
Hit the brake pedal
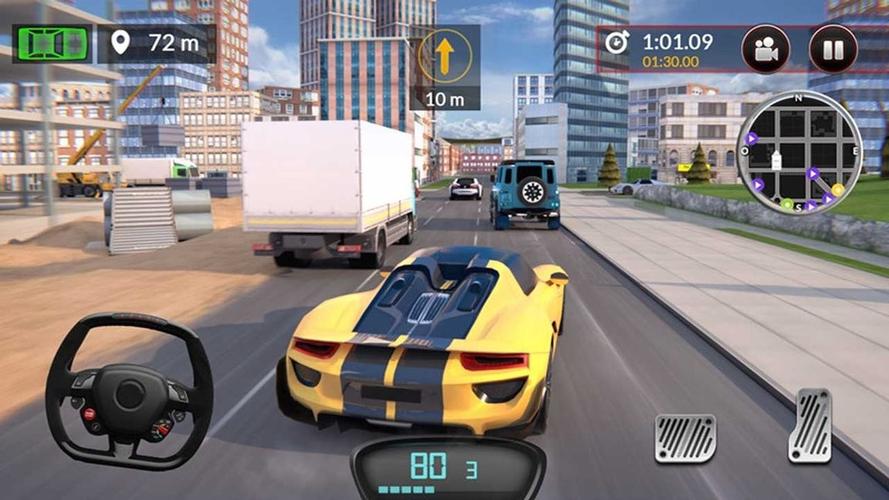coord(685,438)
